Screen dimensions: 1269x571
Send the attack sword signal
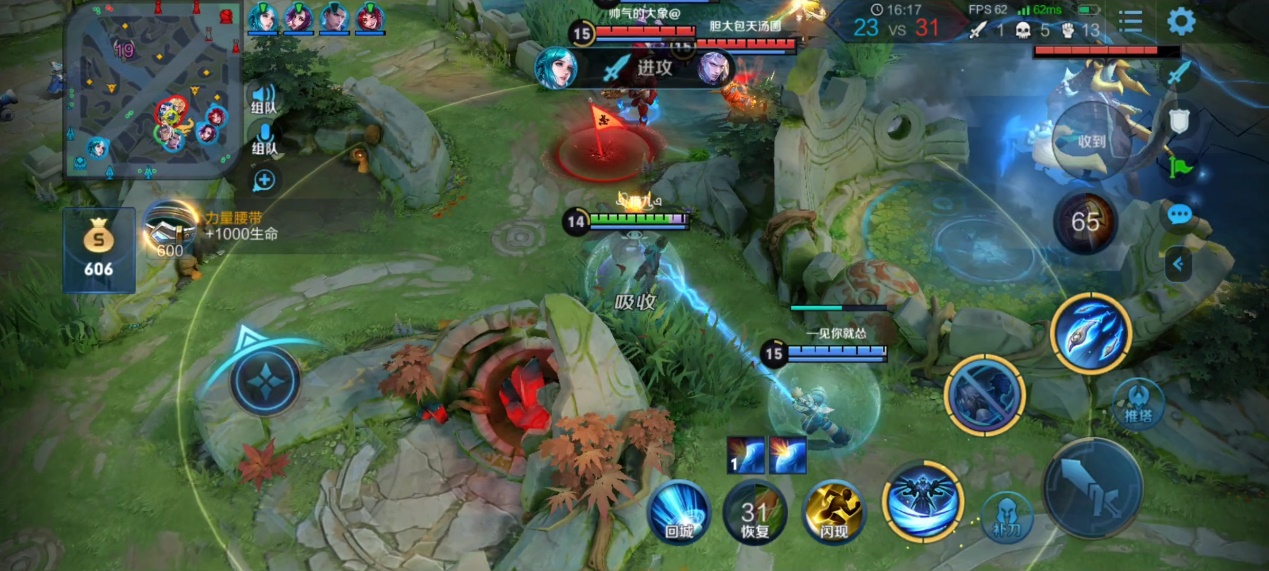[1181, 73]
